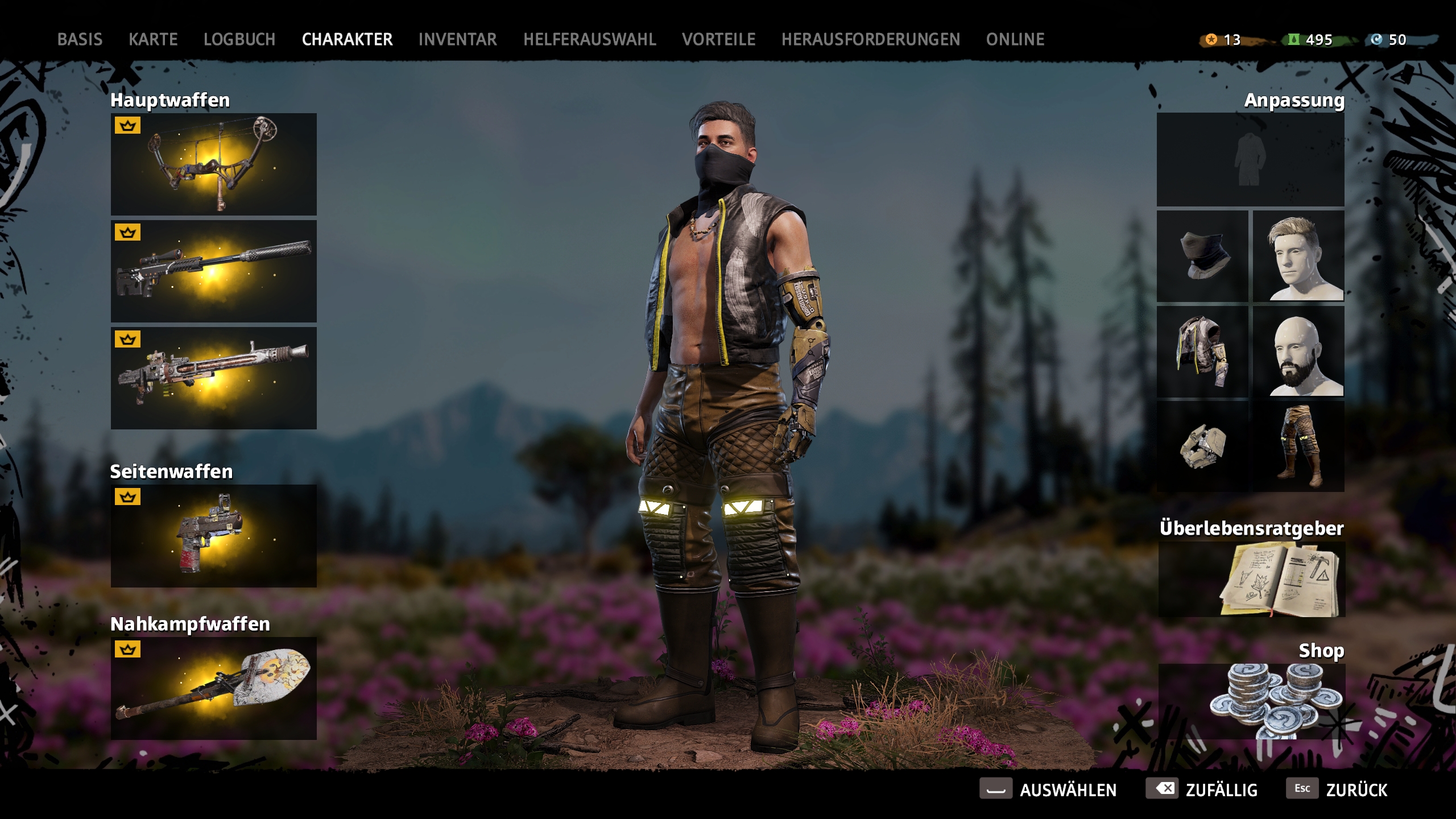Viewport: 1456px width, 819px height.
Task: Open the VORTEILE menu tab
Action: click(x=719, y=39)
